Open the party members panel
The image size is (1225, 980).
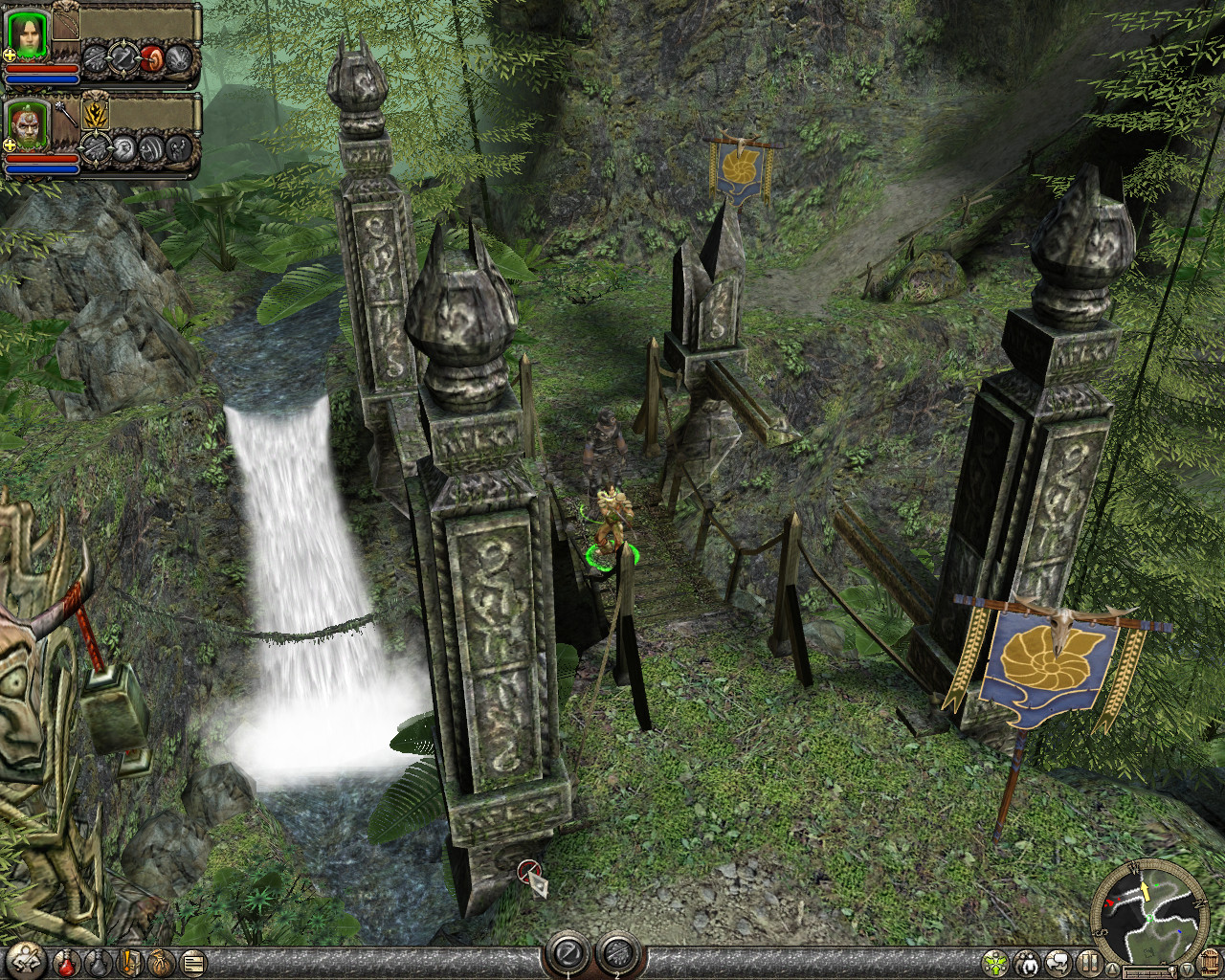pos(1027,962)
